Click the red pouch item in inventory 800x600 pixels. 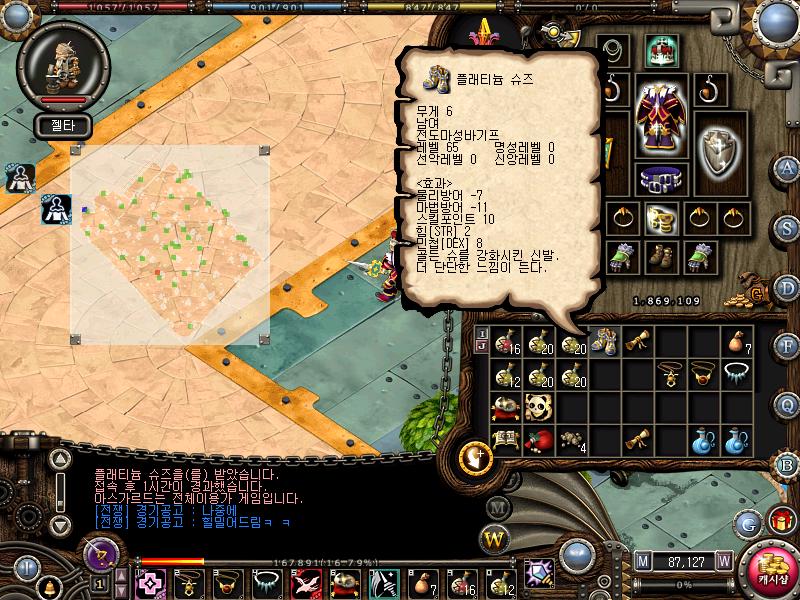pyautogui.click(x=538, y=440)
